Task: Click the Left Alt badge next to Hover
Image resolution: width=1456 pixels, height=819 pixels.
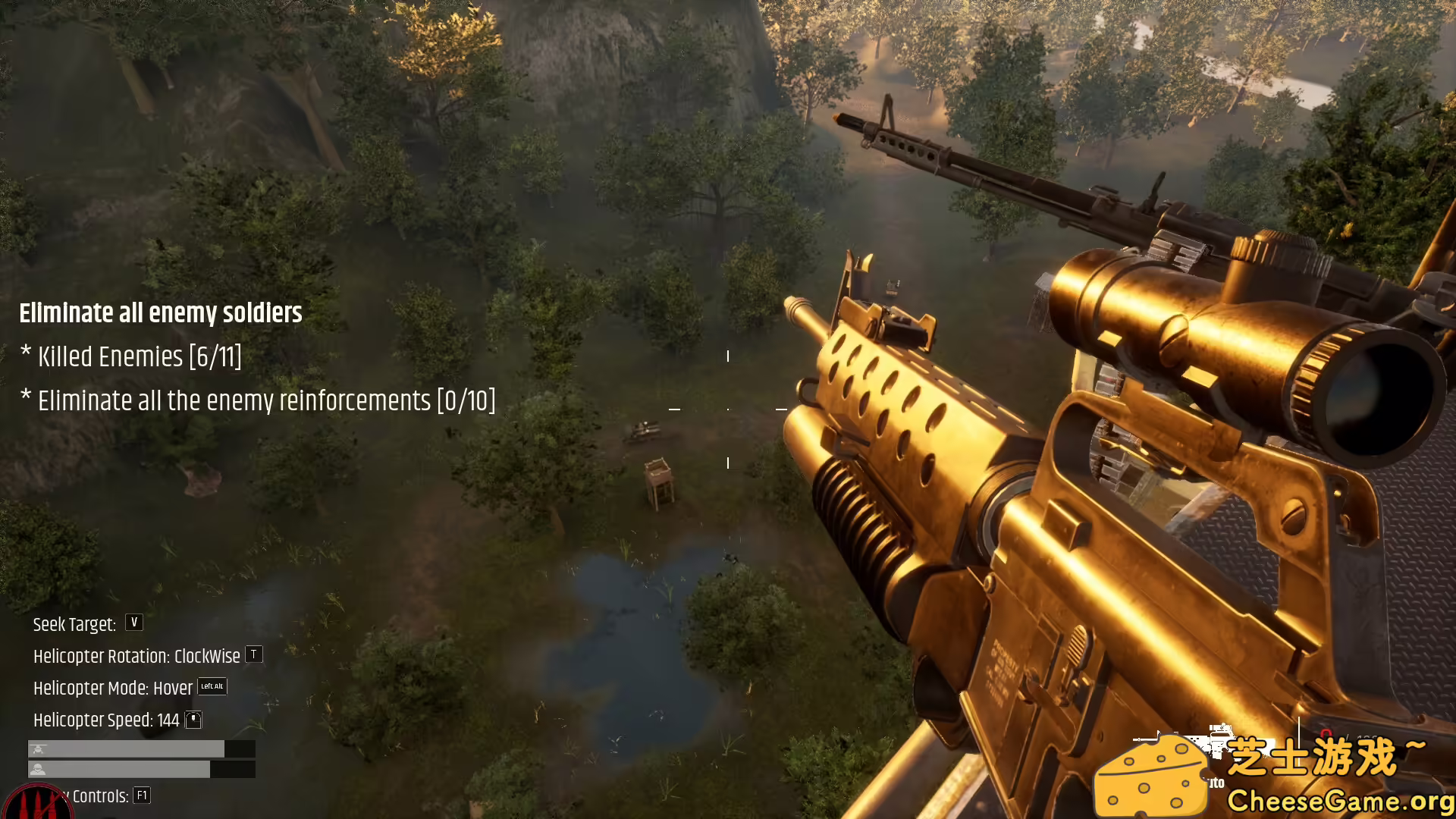Action: click(210, 687)
